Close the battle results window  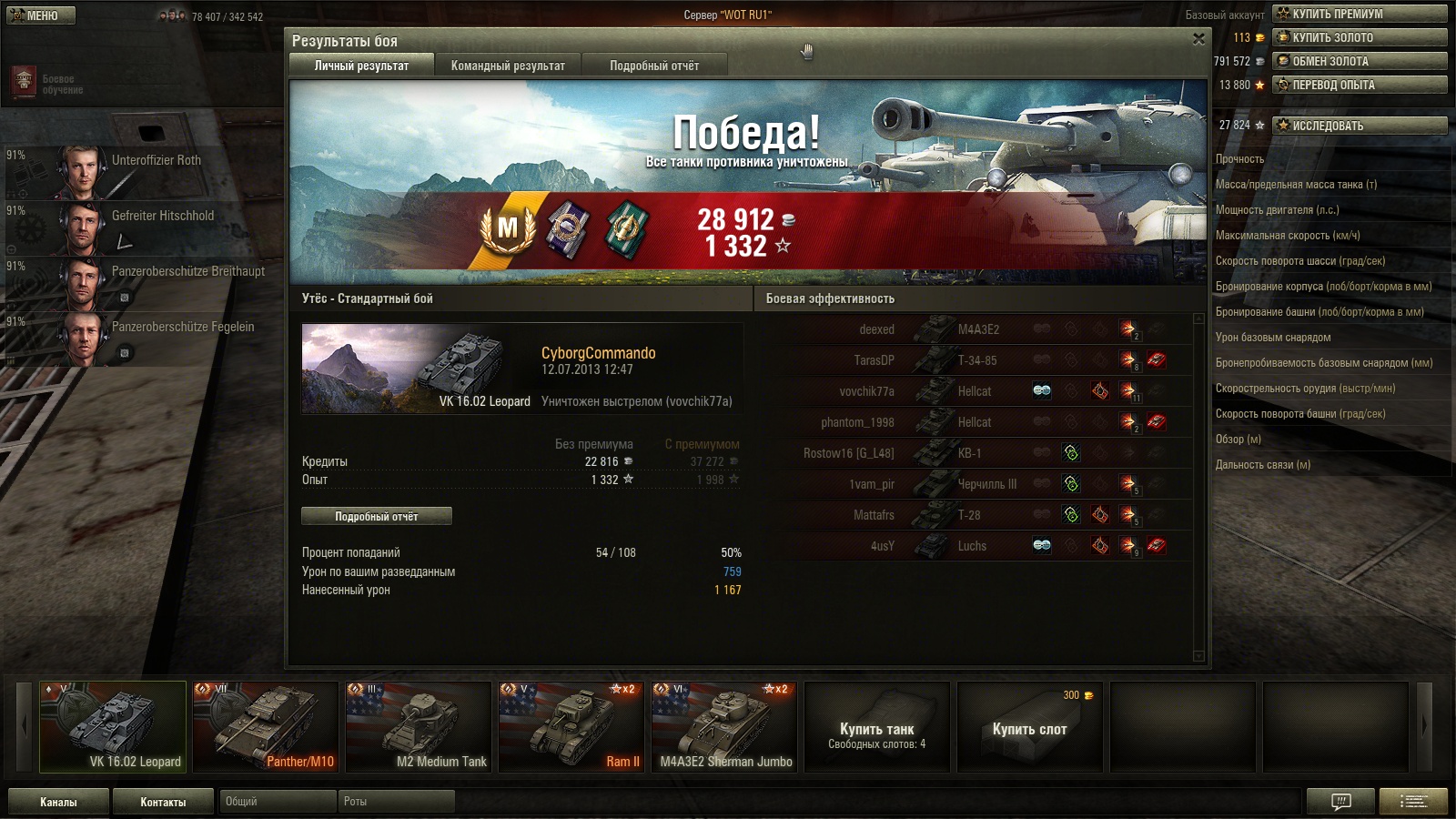(x=1198, y=39)
